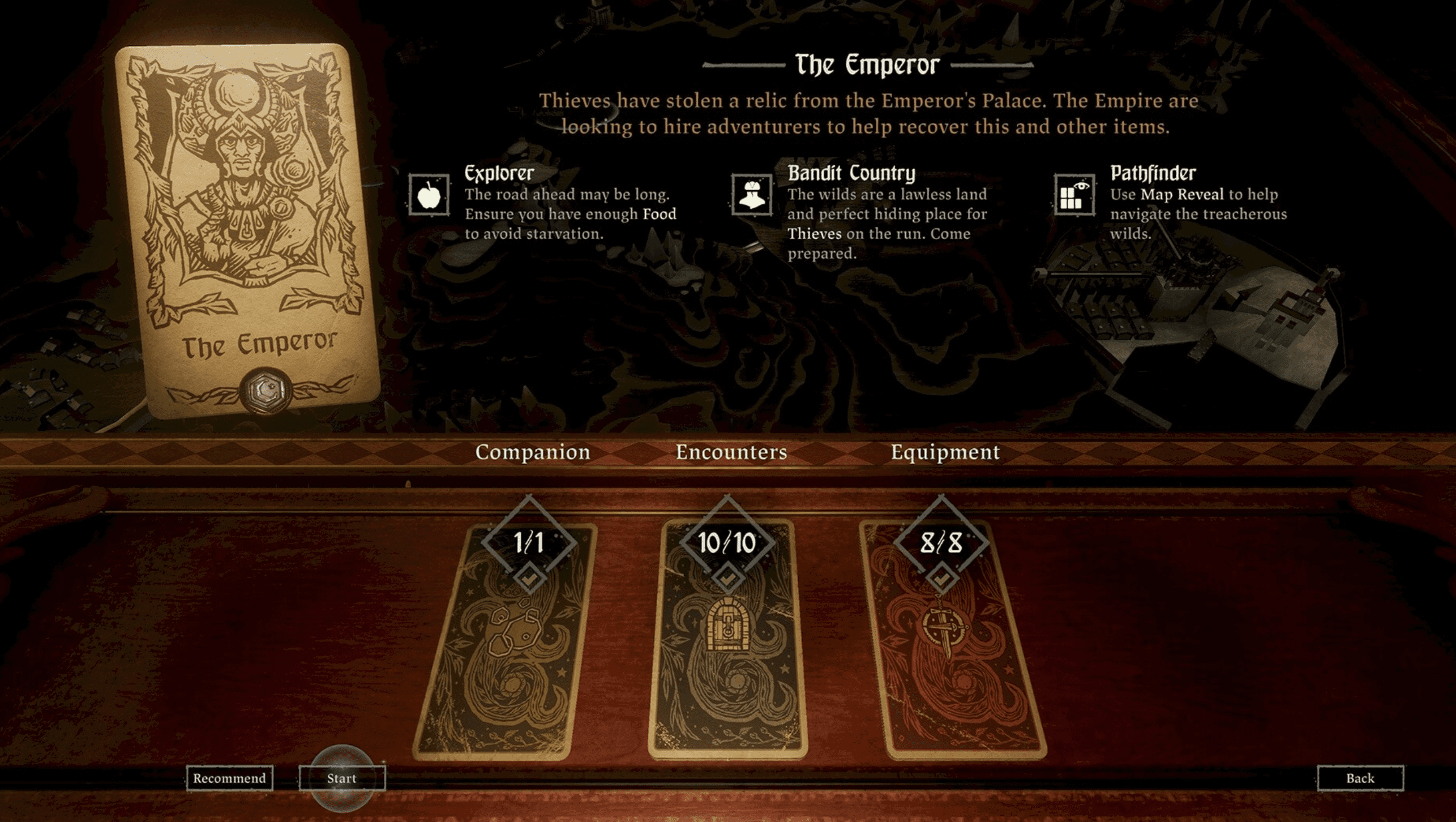Image resolution: width=1456 pixels, height=822 pixels.
Task: Click the Recommend button
Action: point(229,778)
